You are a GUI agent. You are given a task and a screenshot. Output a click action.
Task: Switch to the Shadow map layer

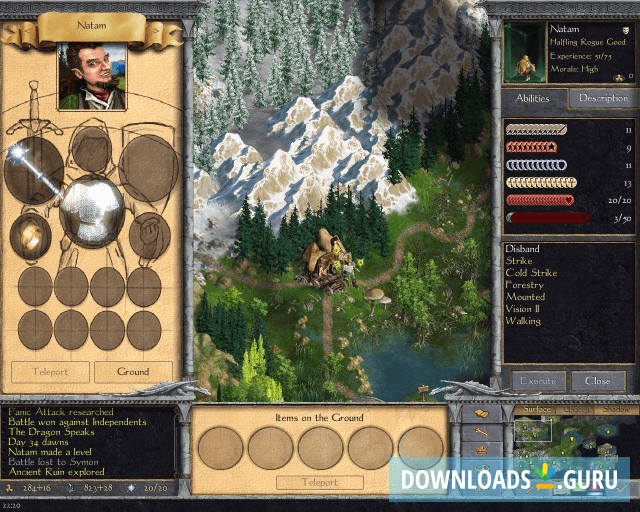point(616,409)
